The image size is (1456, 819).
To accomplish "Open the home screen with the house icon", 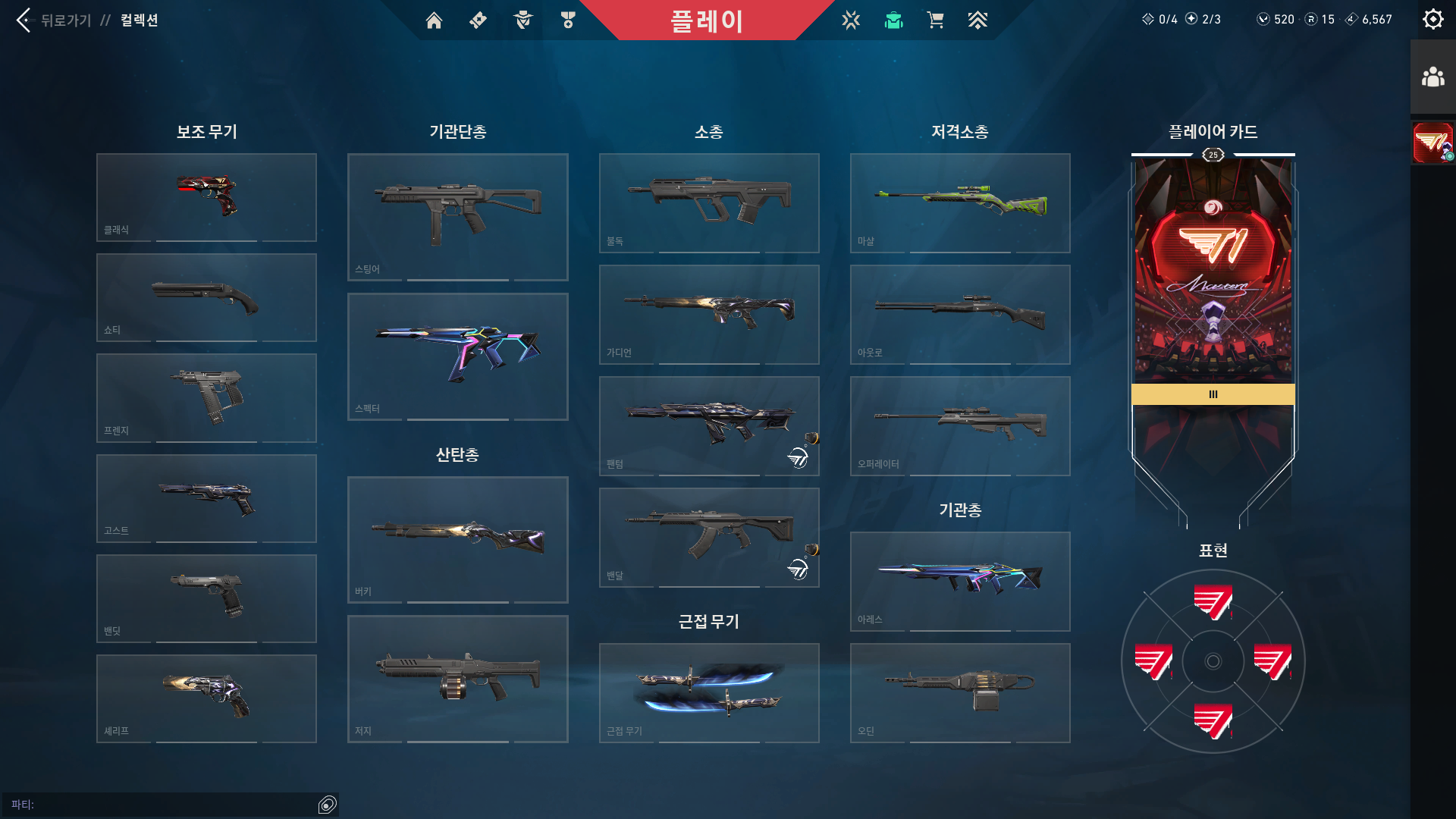I will [435, 20].
